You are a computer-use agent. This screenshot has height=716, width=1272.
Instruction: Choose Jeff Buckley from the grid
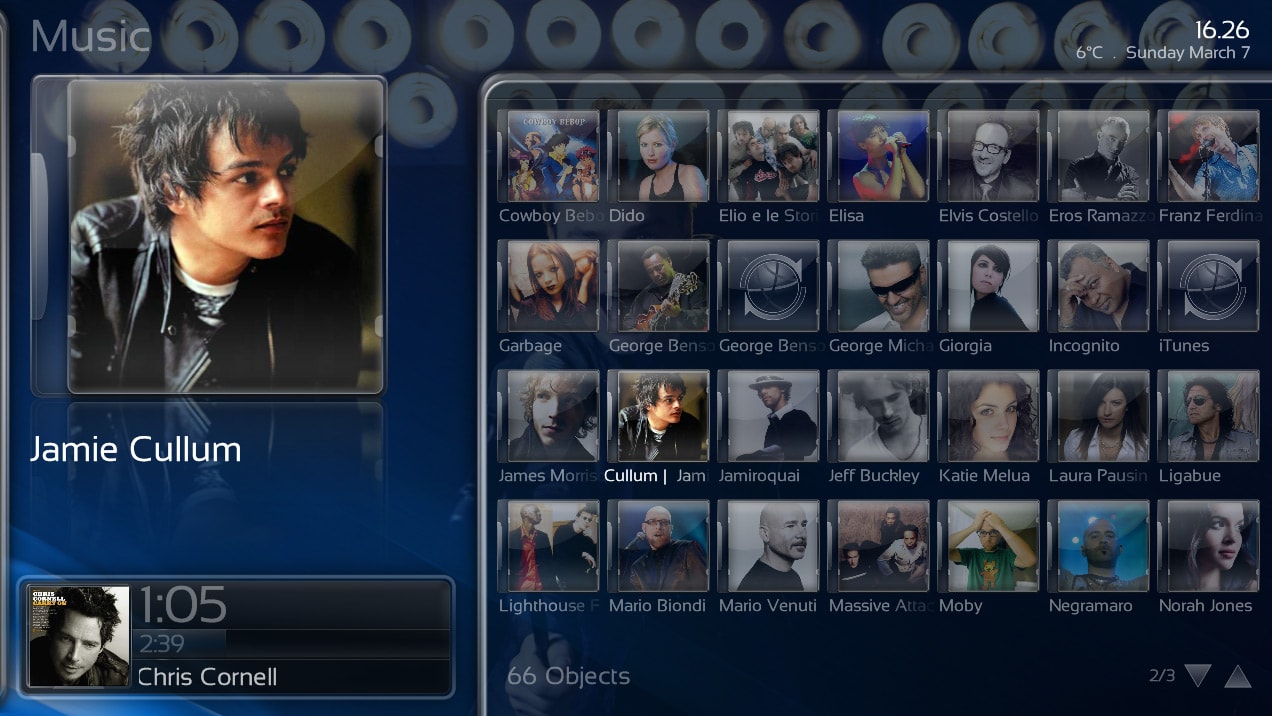[883, 416]
